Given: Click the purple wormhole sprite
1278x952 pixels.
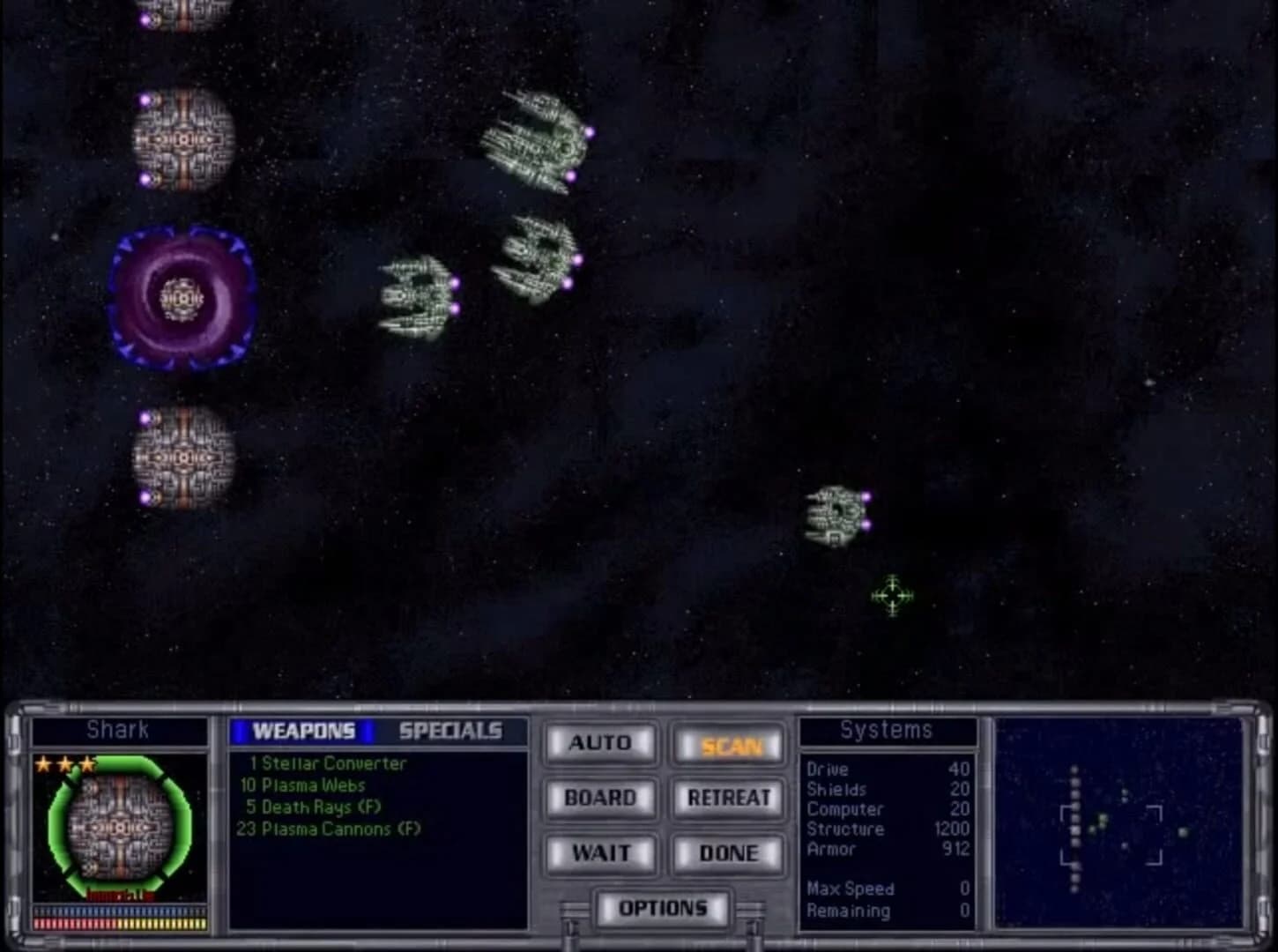Looking at the screenshot, I should pos(182,298).
